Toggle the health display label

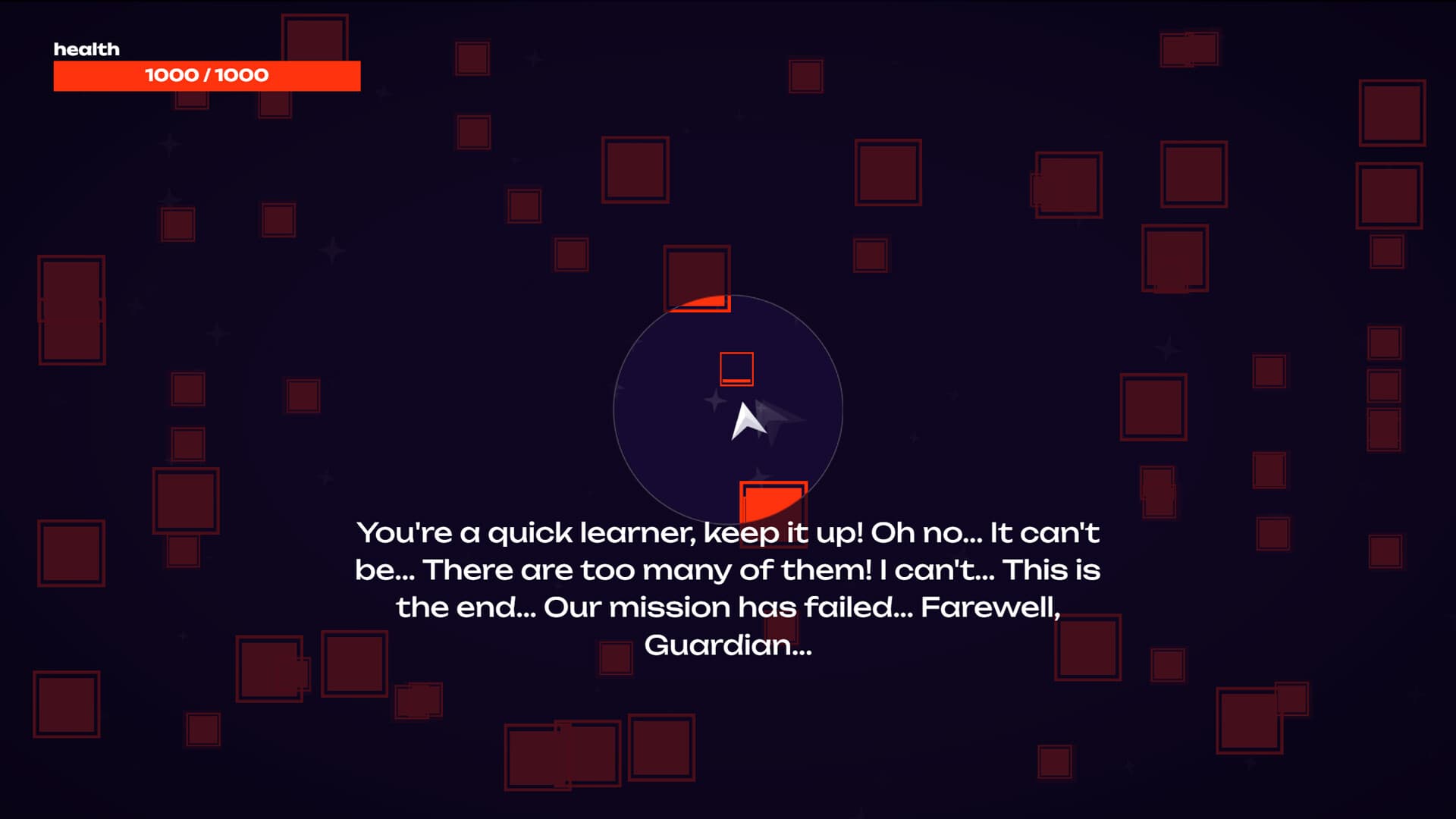click(87, 49)
